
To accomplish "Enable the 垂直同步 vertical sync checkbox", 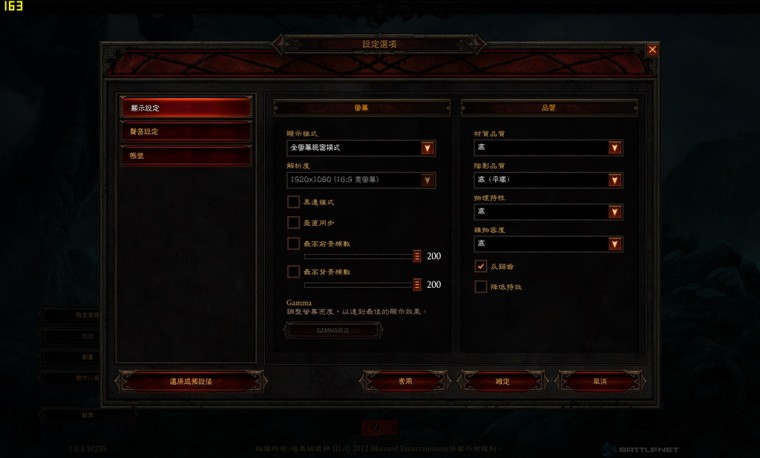I will tap(294, 222).
